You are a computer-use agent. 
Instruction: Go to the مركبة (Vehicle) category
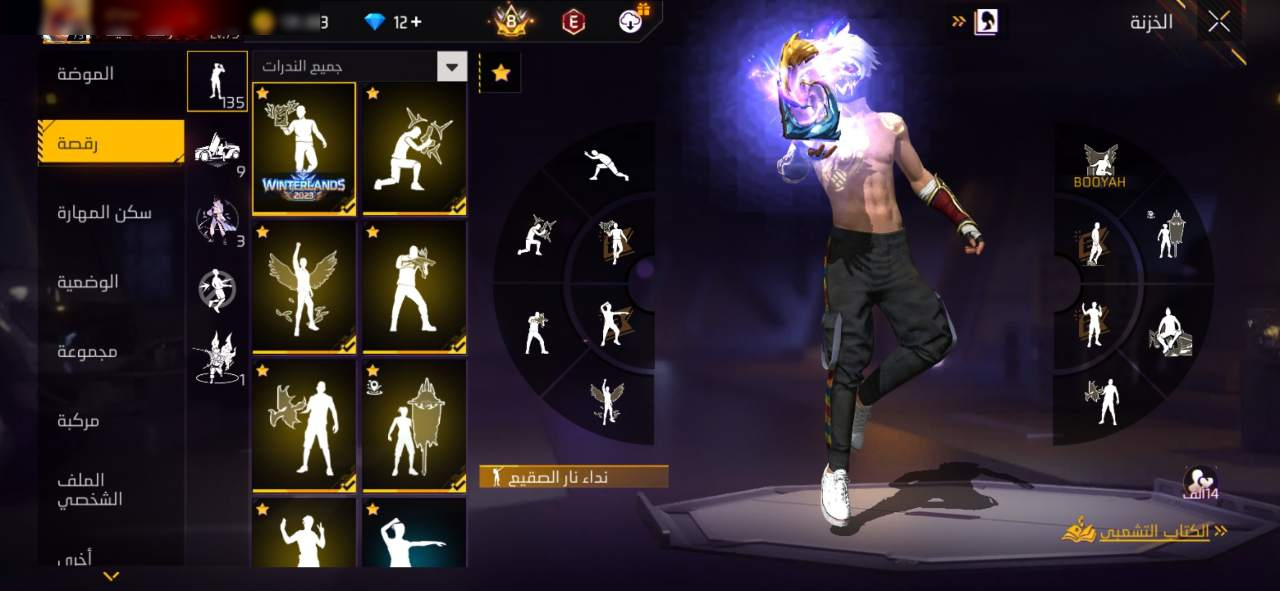(78, 421)
